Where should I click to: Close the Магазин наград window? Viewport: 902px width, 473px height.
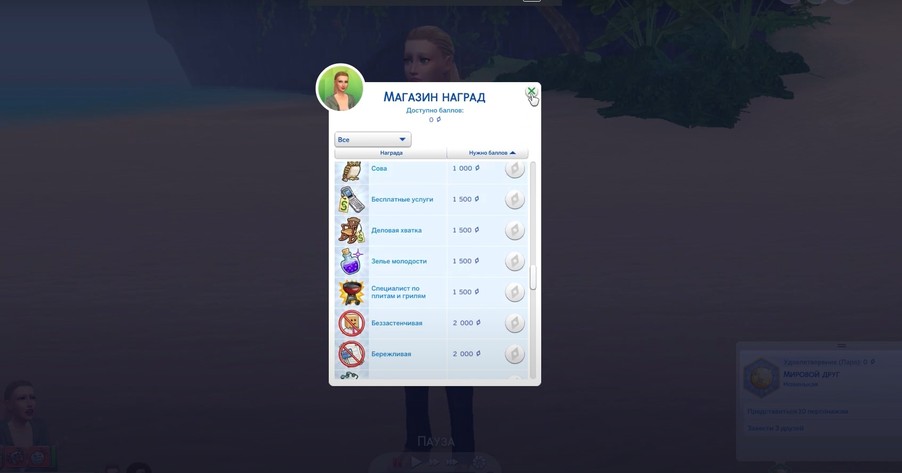click(531, 92)
